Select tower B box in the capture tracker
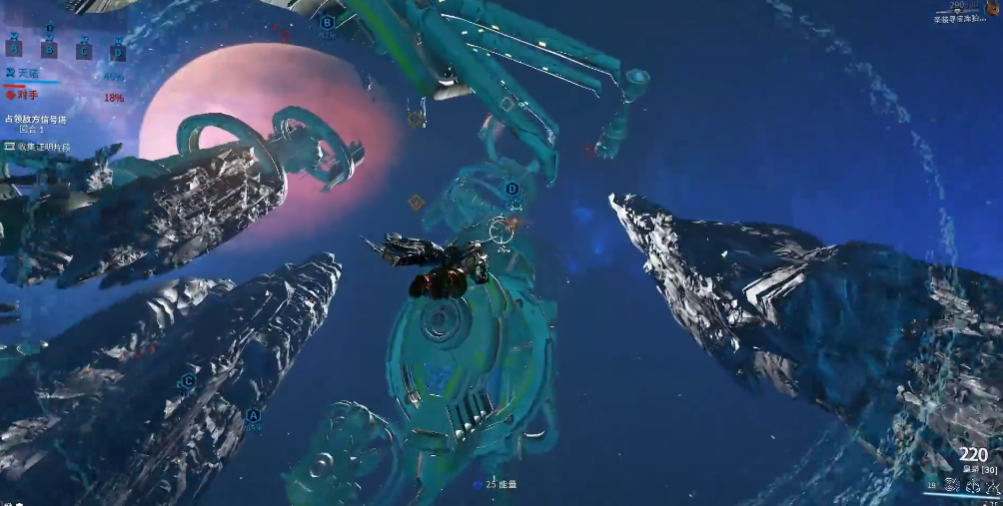Viewport: 1003px width, 506px height. click(49, 48)
